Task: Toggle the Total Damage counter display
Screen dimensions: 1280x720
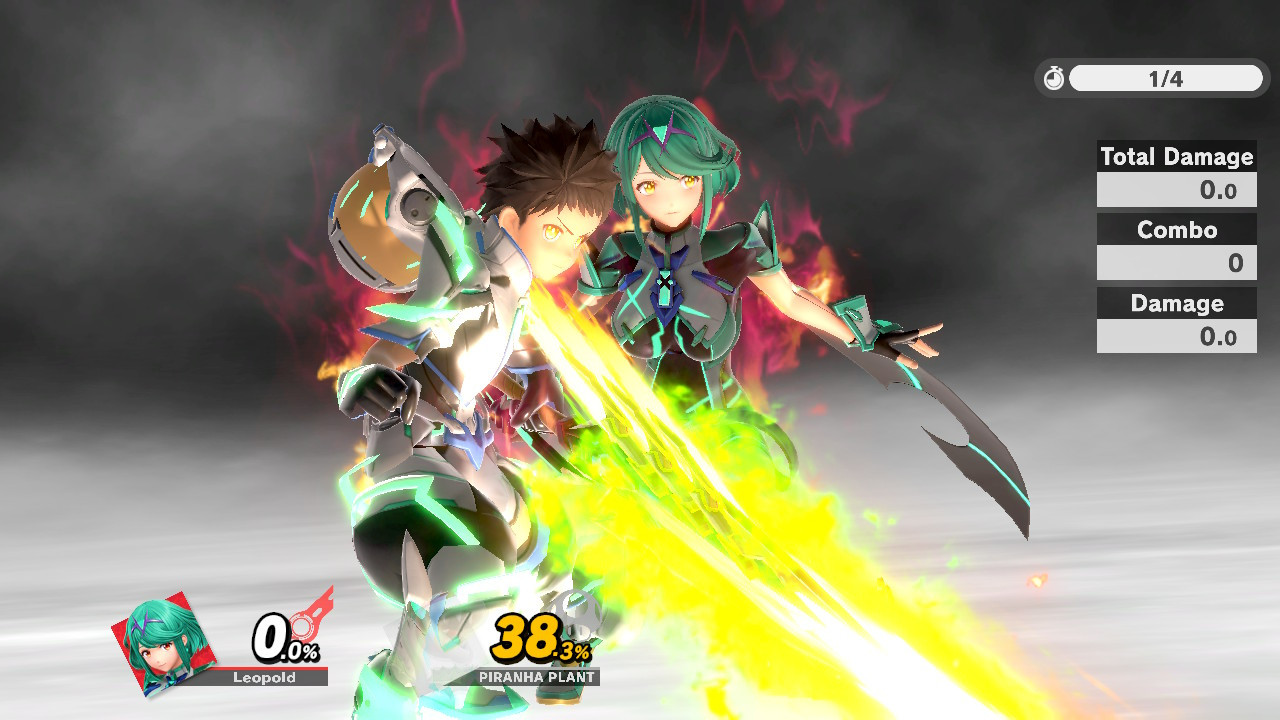Action: (1176, 189)
